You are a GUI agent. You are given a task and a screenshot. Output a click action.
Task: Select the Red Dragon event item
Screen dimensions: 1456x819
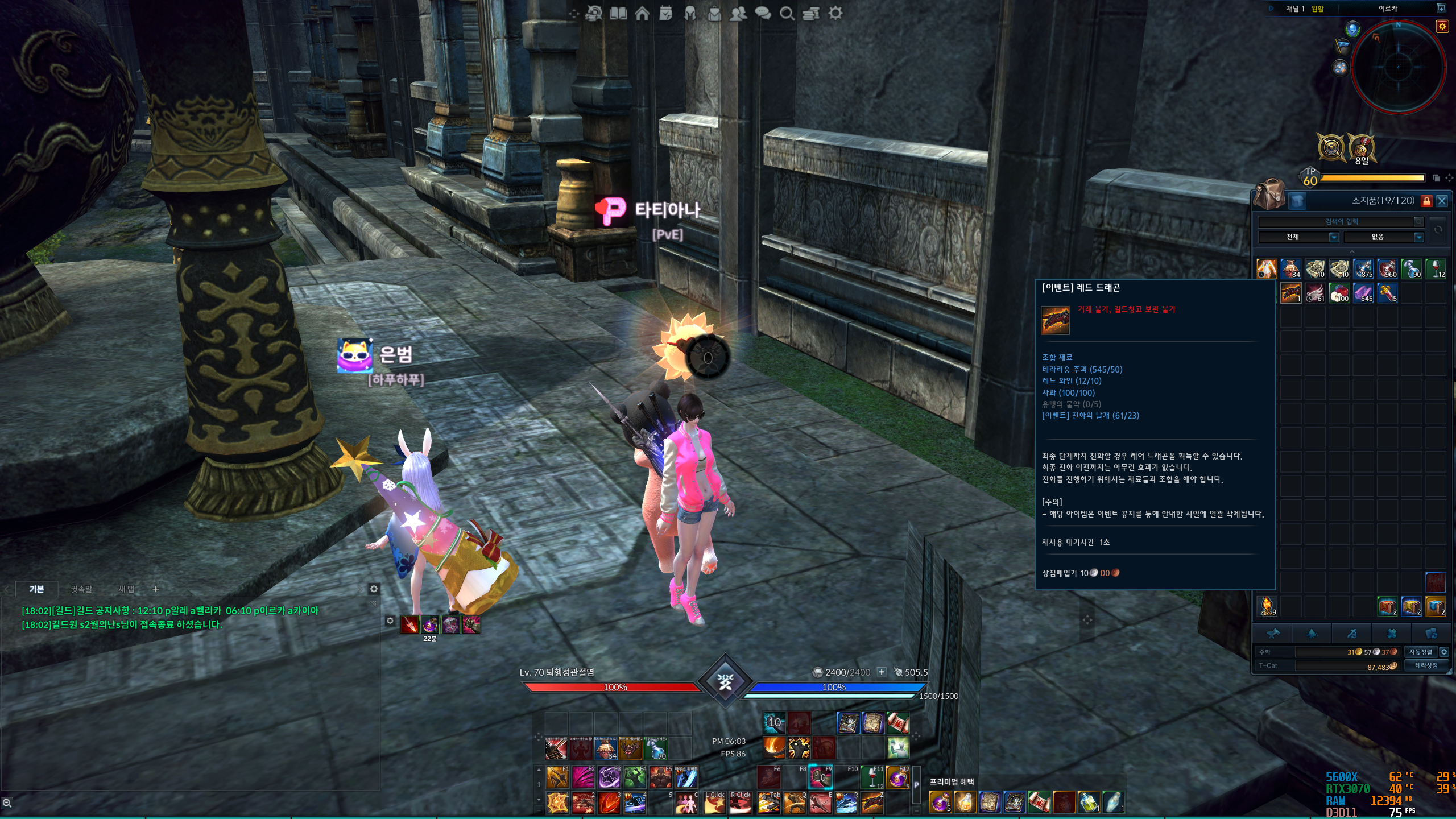click(x=1291, y=292)
